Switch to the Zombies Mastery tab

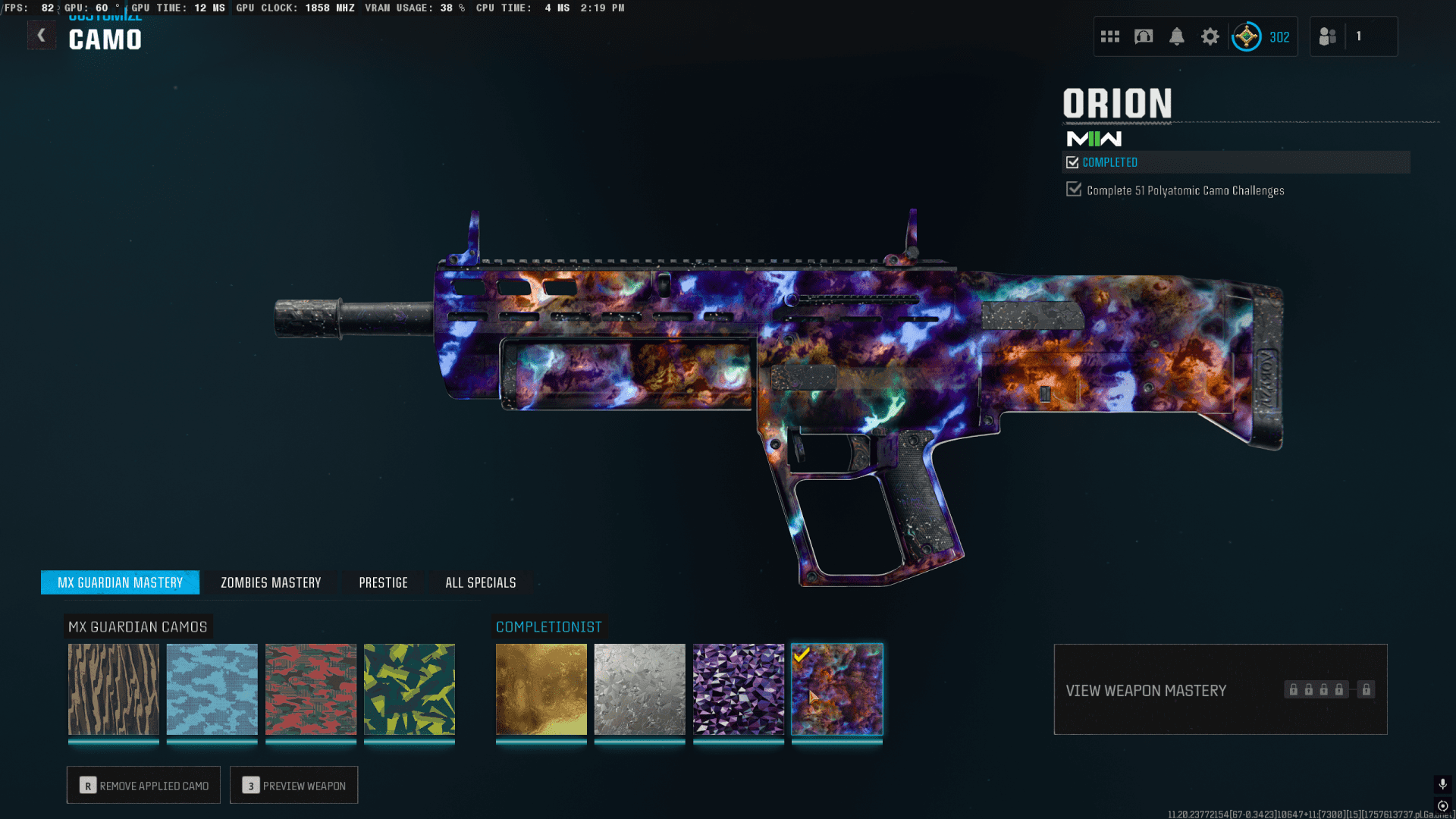pos(271,582)
